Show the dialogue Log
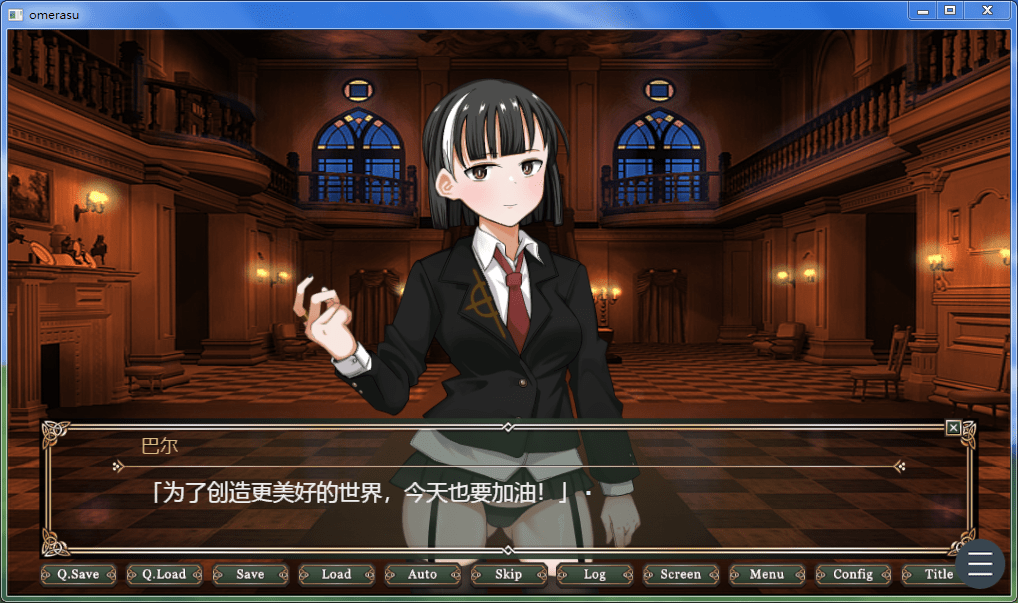The width and height of the screenshot is (1018, 603). click(x=594, y=574)
